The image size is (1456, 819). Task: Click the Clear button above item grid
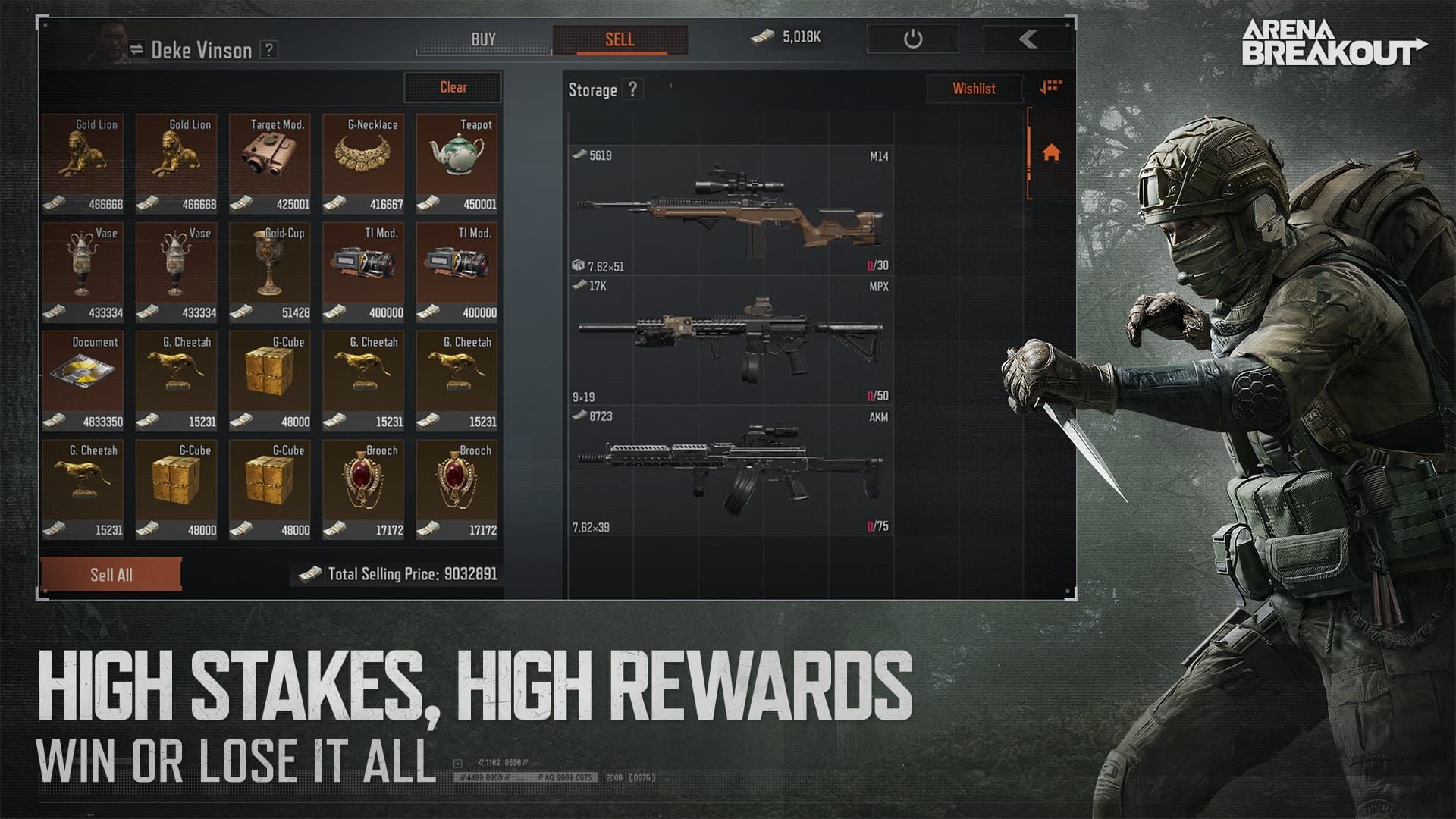(452, 88)
